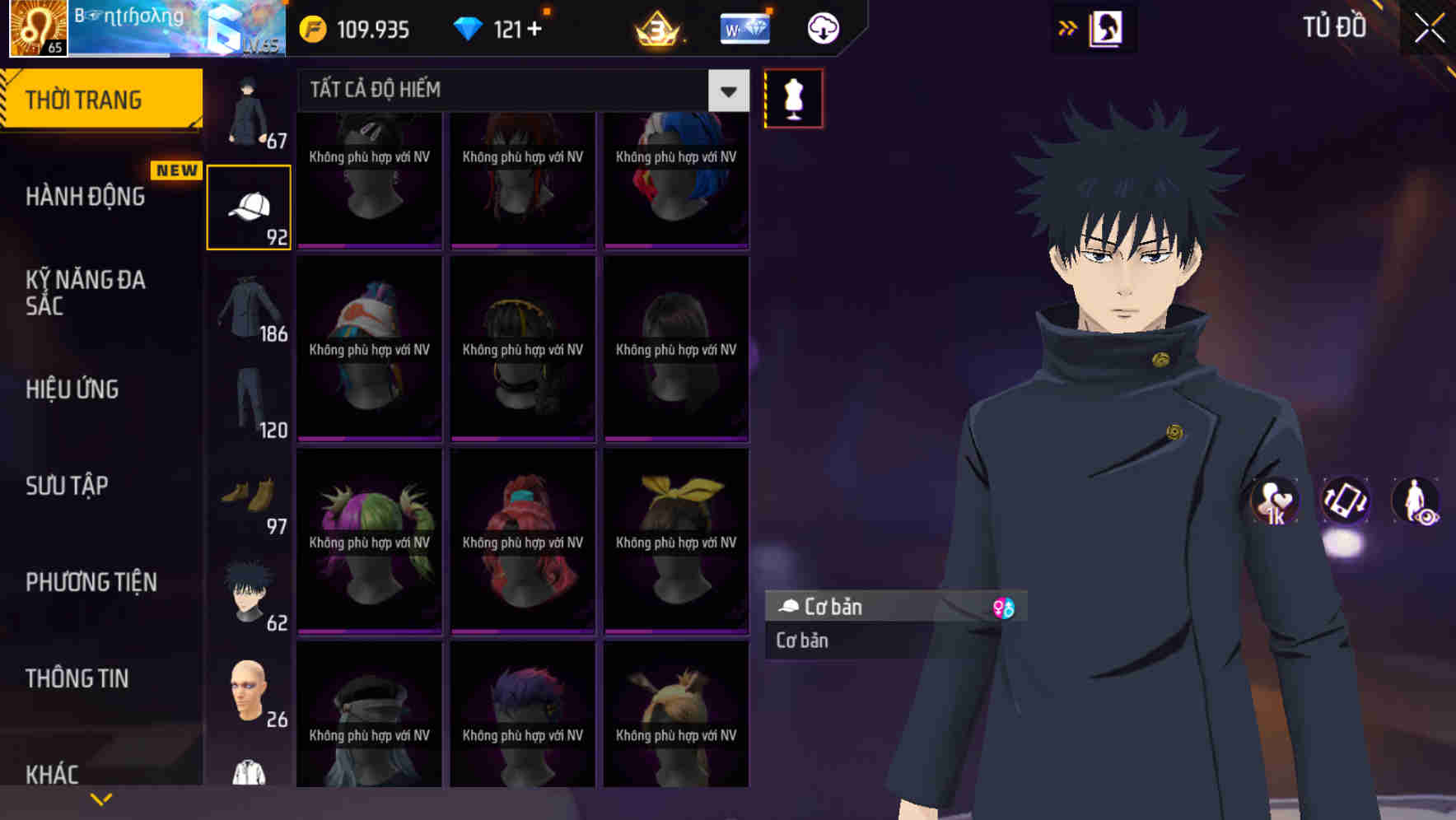Select the PHƯƠNG TIỆN category
This screenshot has width=1456, height=820.
coord(91,582)
